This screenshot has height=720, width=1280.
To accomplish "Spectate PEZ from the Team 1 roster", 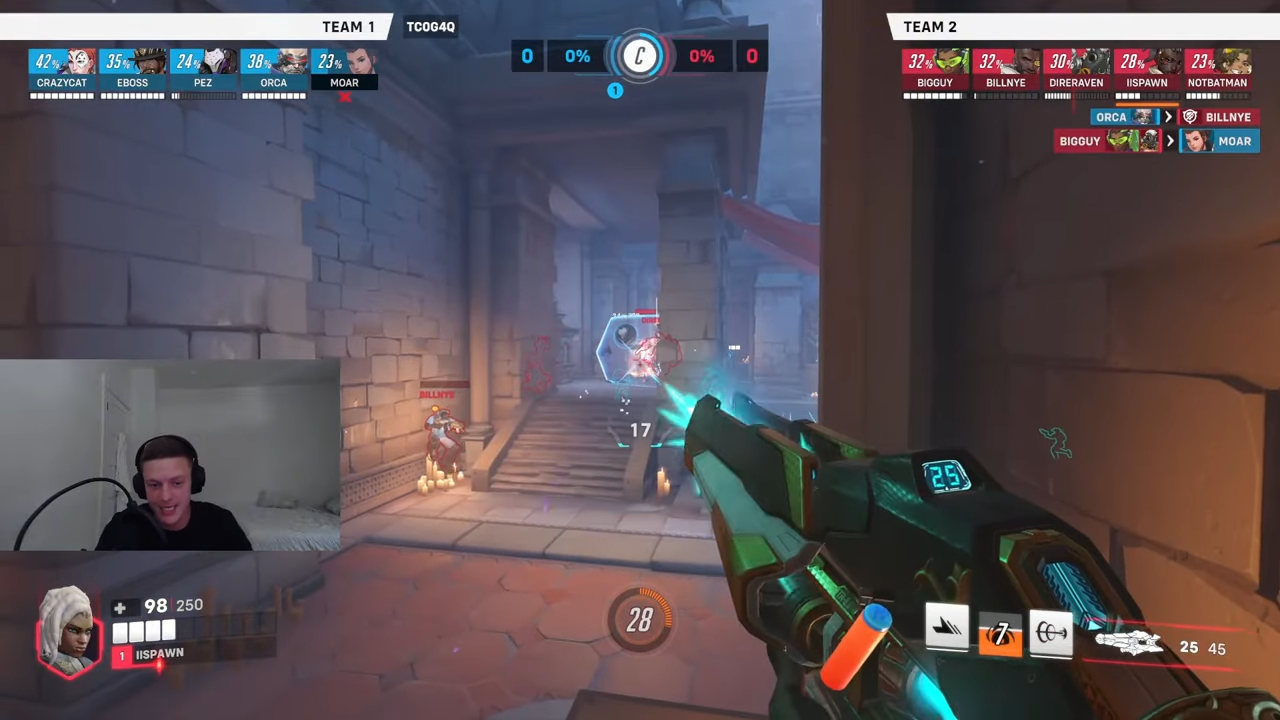I will pos(203,68).
